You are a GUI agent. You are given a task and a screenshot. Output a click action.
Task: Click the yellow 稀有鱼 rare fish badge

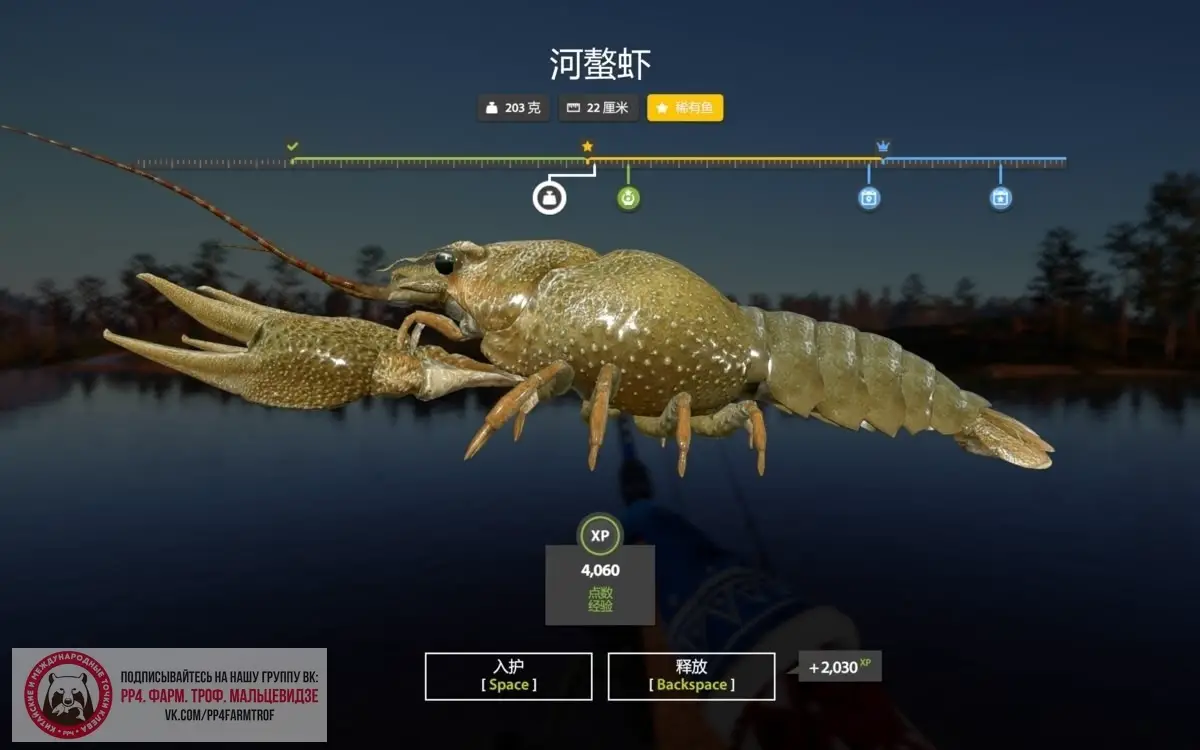click(685, 108)
